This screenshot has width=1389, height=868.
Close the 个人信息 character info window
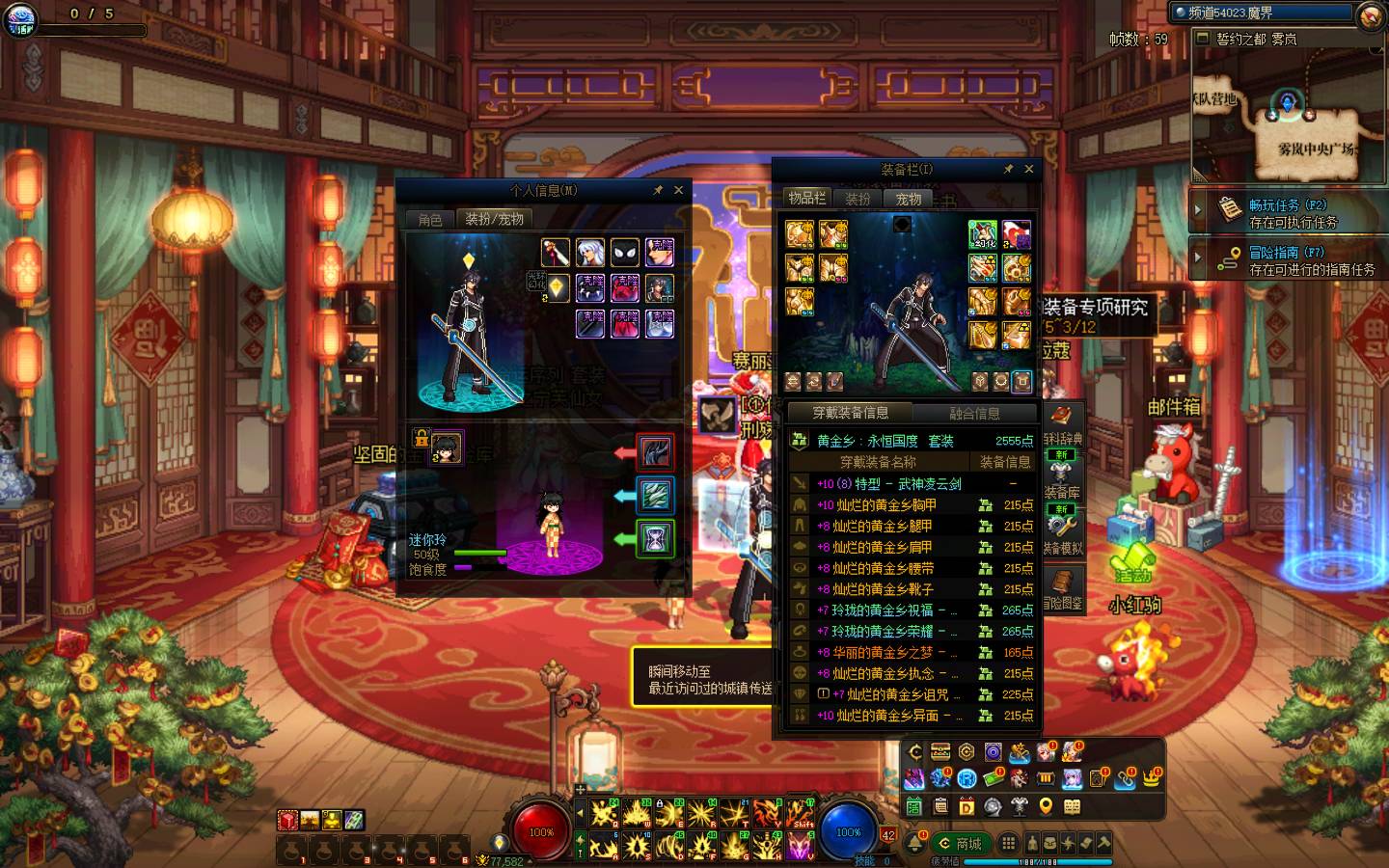click(678, 191)
